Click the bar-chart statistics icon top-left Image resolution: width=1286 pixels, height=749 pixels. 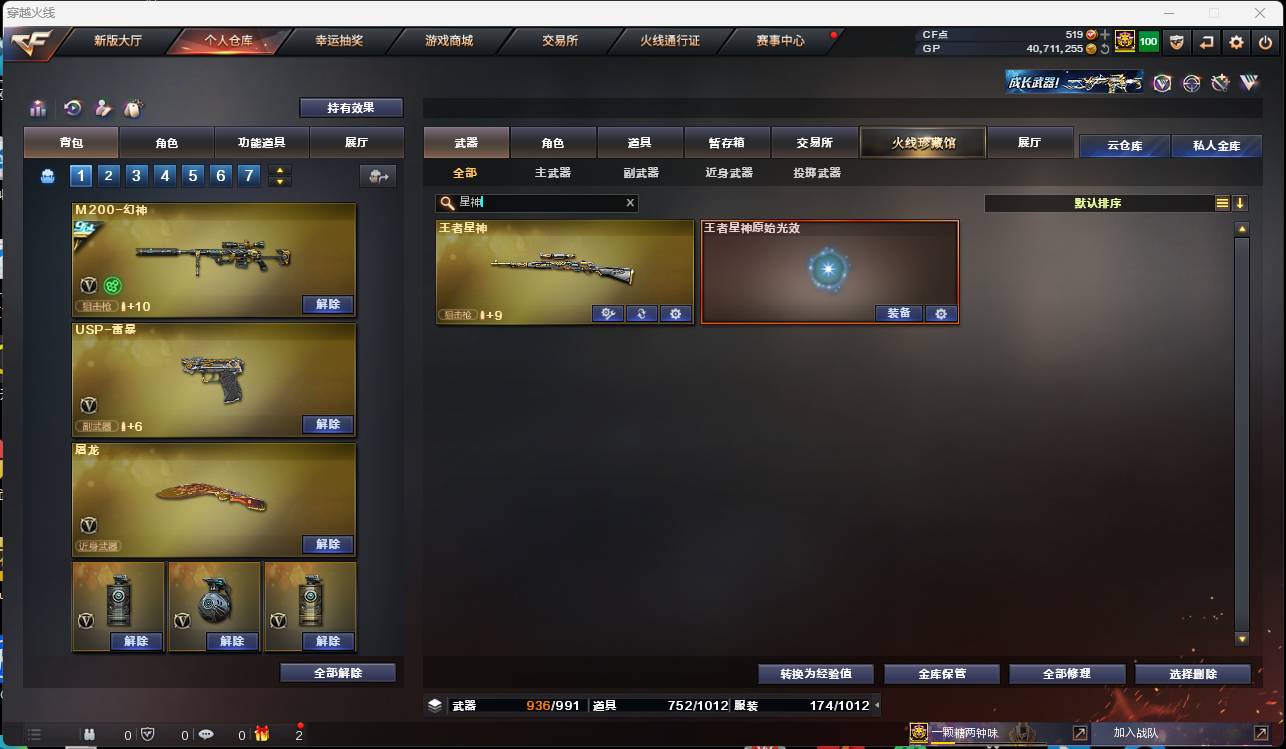coord(38,108)
